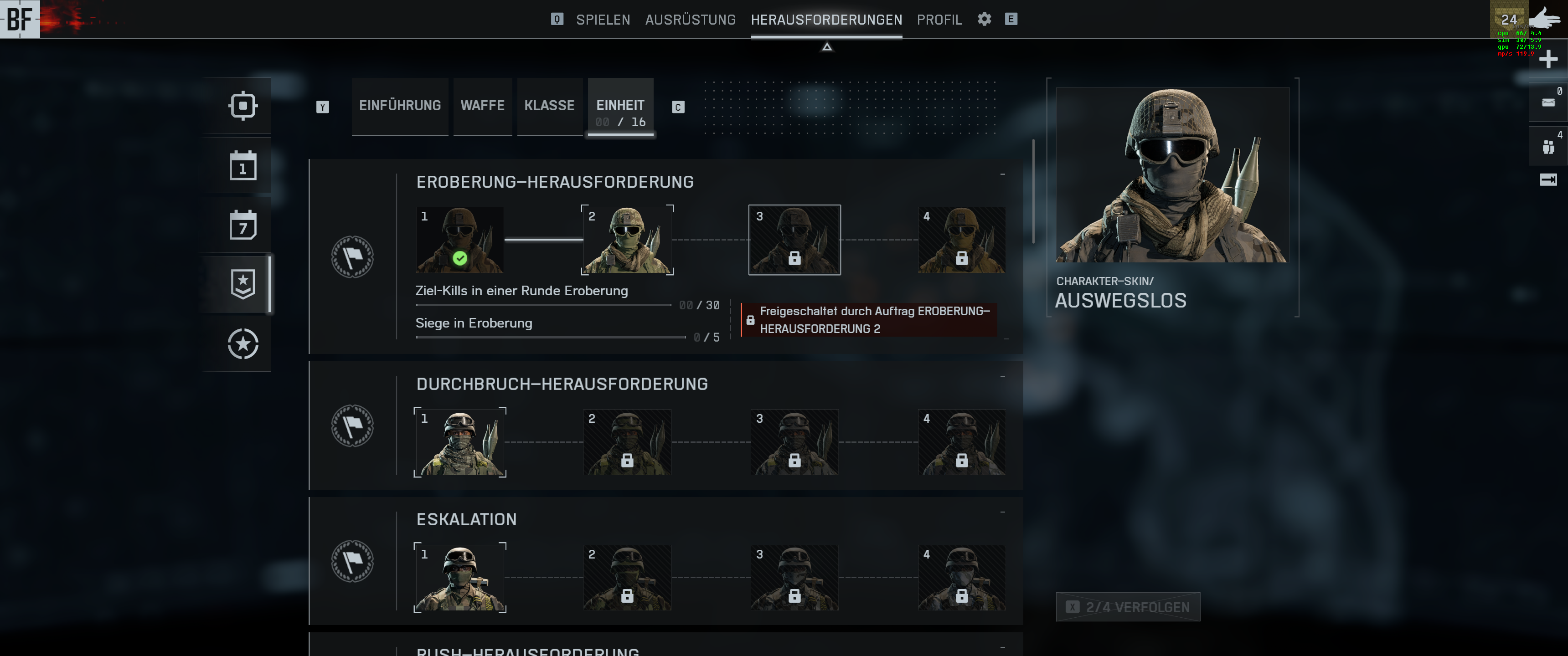Open settings via the gear icon
The width and height of the screenshot is (1568, 656).
(x=984, y=20)
